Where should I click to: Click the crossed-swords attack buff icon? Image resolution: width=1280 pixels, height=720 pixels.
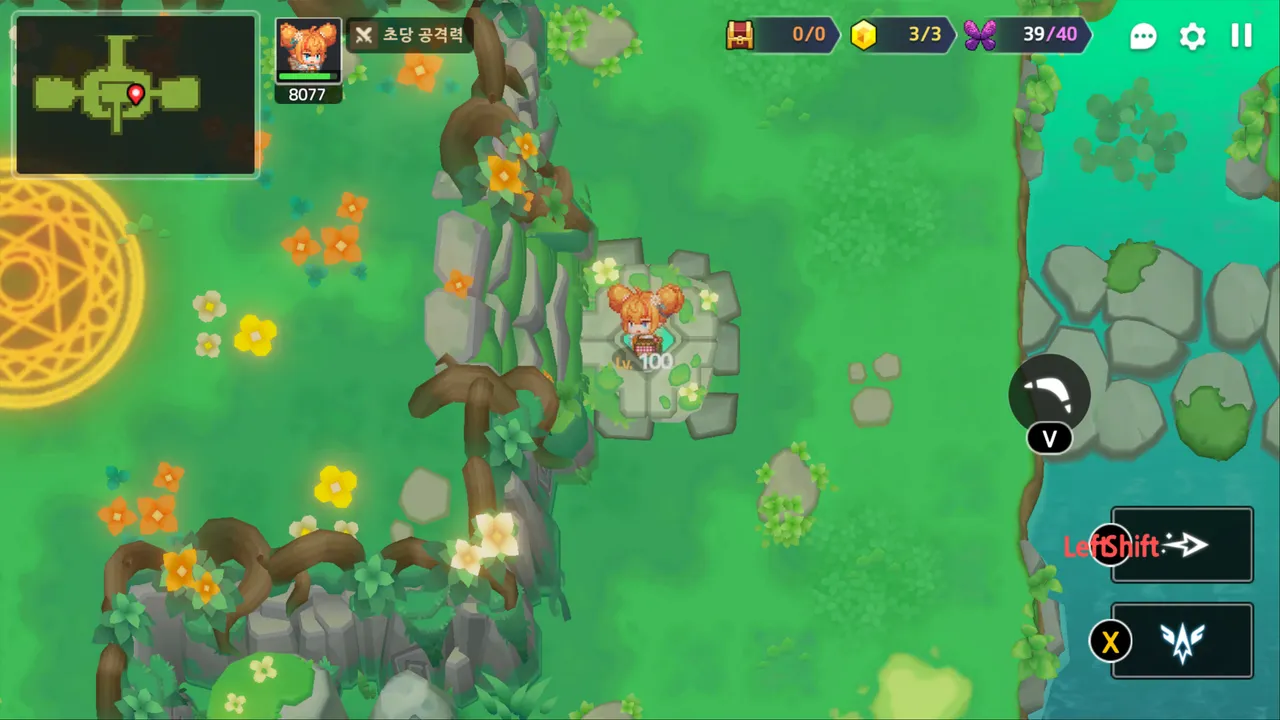click(x=364, y=35)
